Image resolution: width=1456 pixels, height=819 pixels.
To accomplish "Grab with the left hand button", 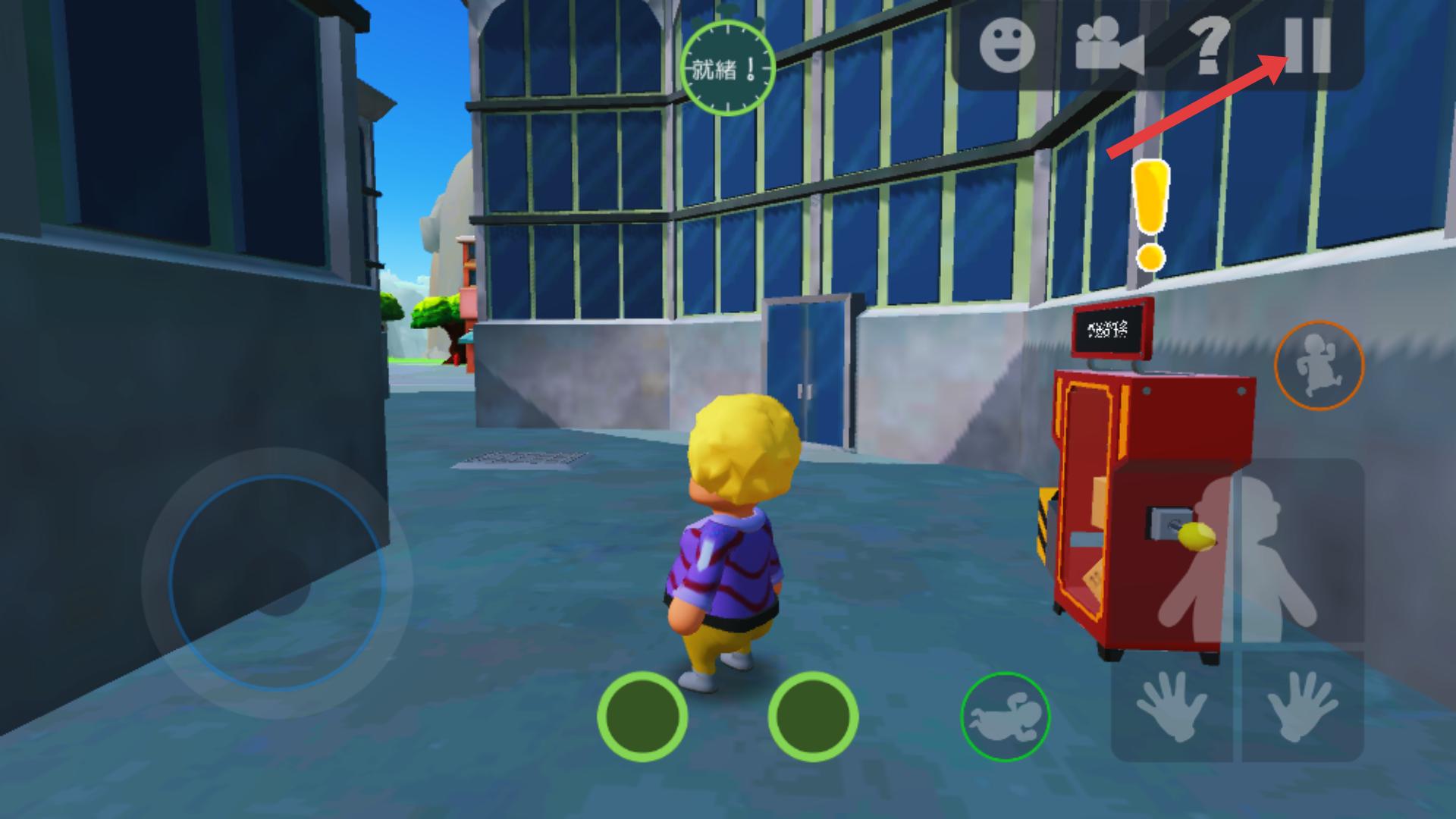I will [x=1172, y=708].
